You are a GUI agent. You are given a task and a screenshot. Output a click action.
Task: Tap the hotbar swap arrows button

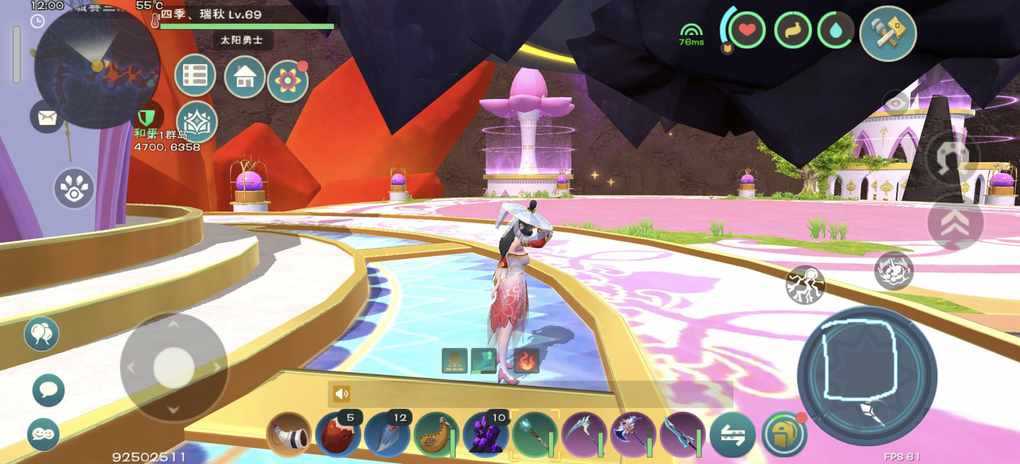[733, 435]
